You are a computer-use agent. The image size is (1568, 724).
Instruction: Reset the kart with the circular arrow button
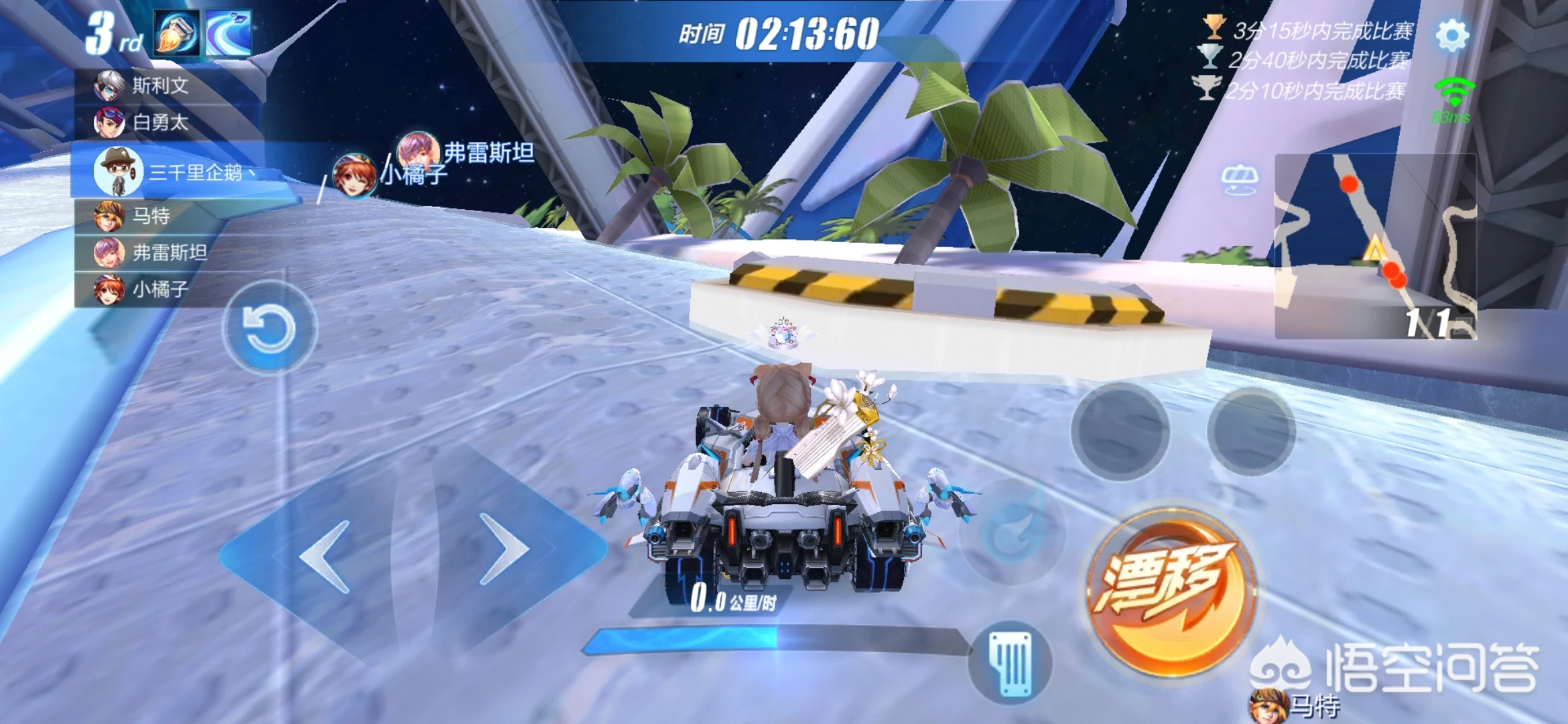[269, 328]
